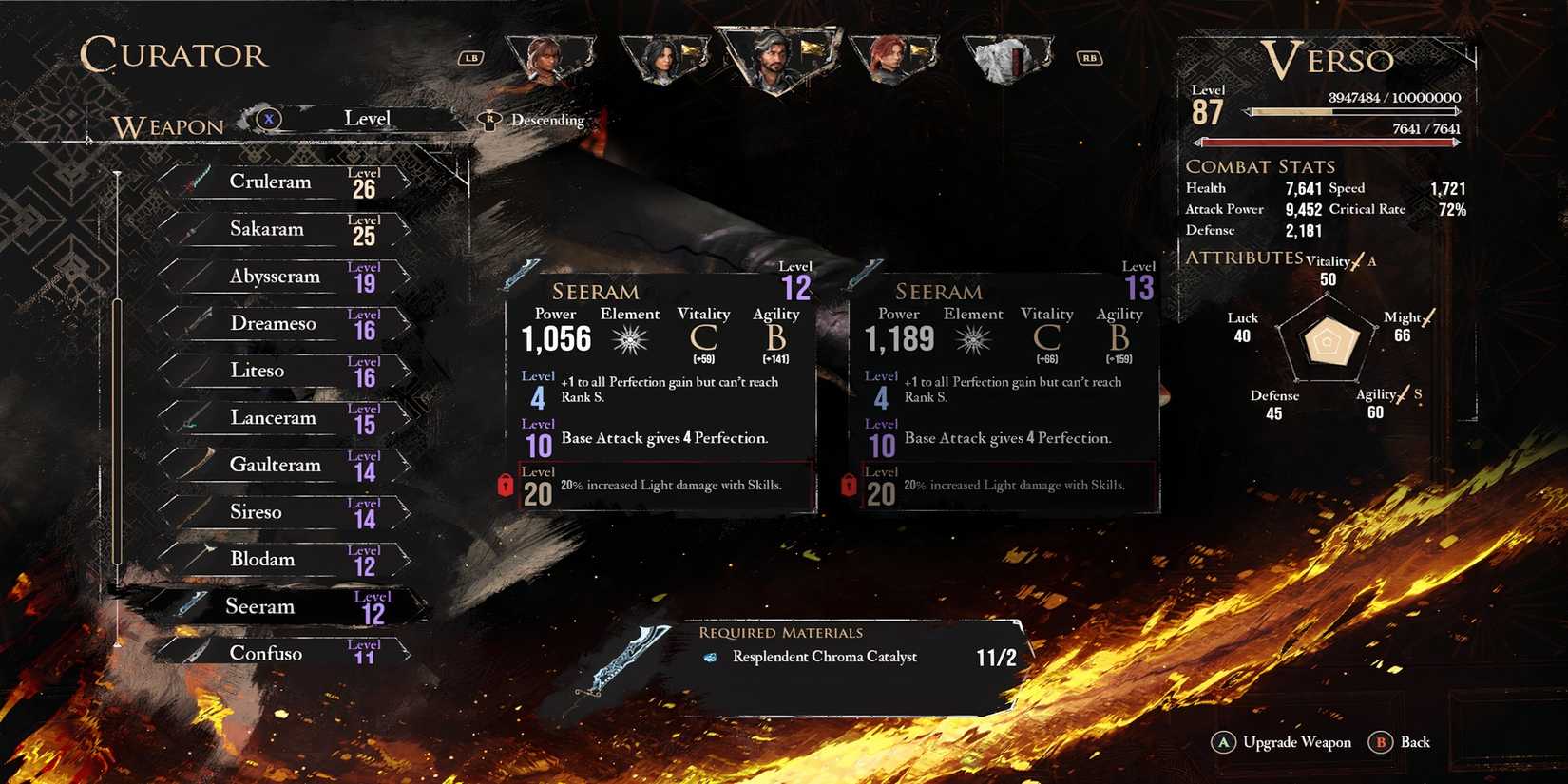Screen dimensions: 1568x784
Task: Click the leftmost character portrait at the top
Action: [x=549, y=59]
